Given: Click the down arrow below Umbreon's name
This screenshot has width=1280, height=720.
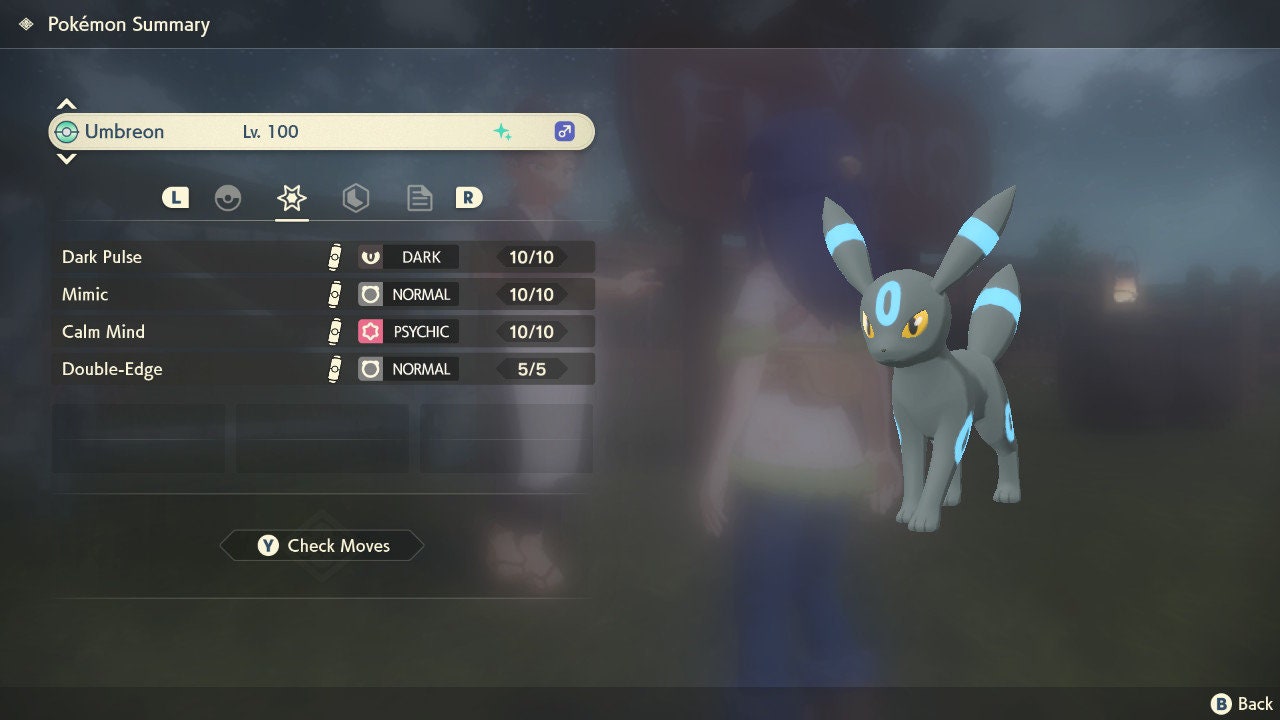Looking at the screenshot, I should point(66,159).
